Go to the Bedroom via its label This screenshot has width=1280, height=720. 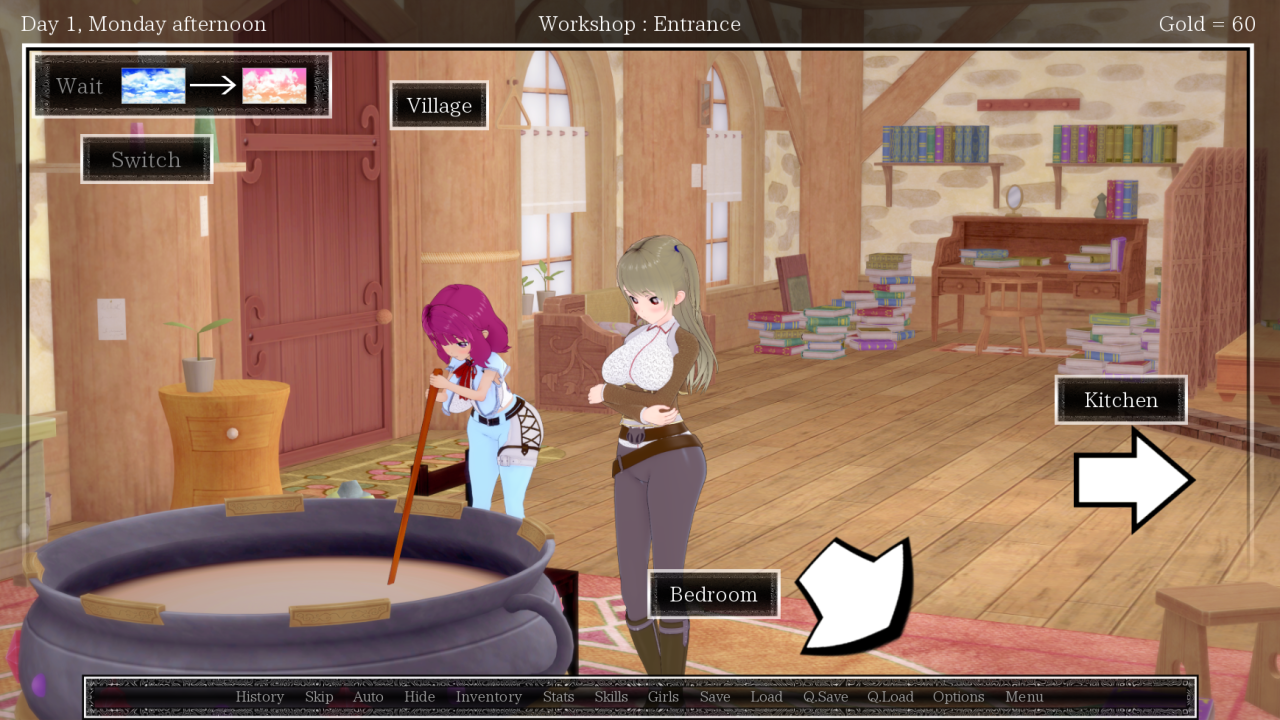[x=713, y=595]
